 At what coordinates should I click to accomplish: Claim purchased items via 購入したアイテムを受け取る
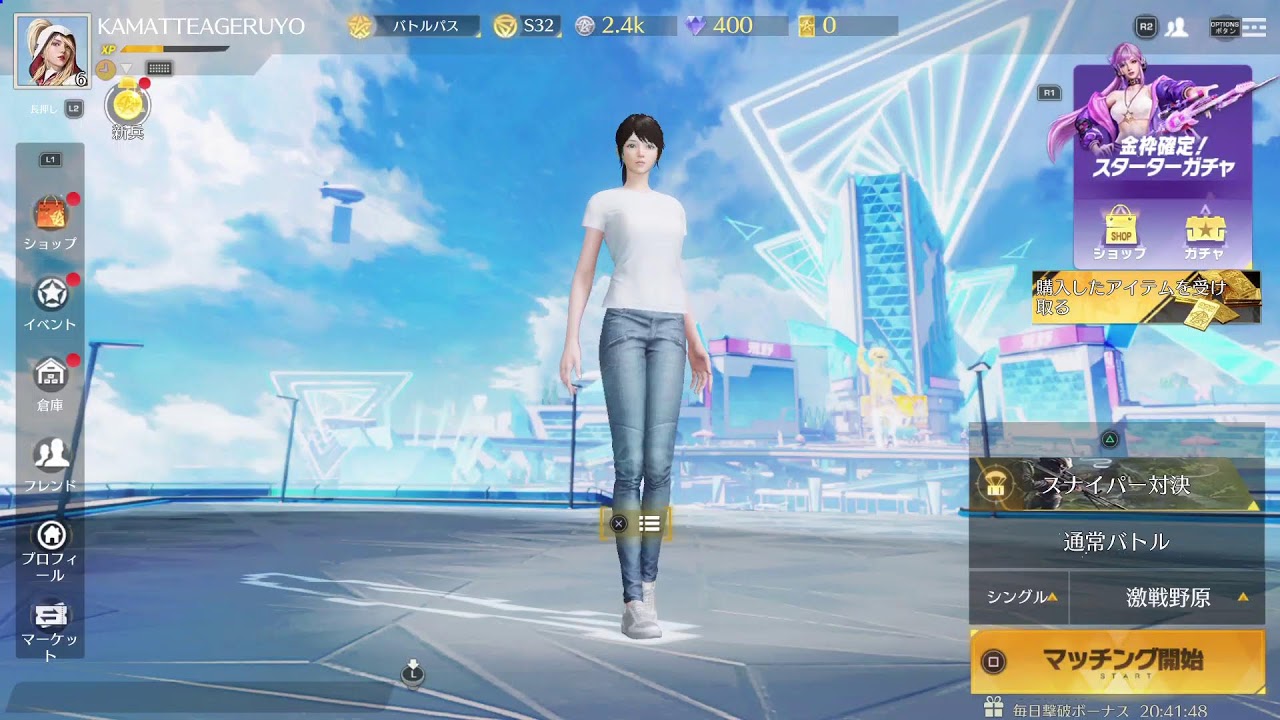[1146, 297]
